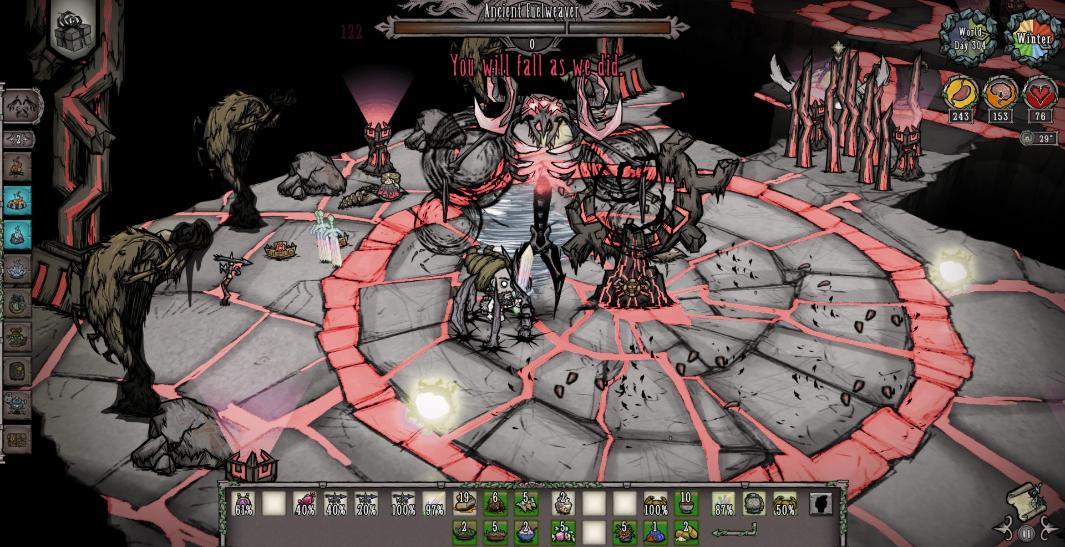Screen dimensions: 1065x547
Task: Pause the game with the pause button
Action: click(1029, 534)
